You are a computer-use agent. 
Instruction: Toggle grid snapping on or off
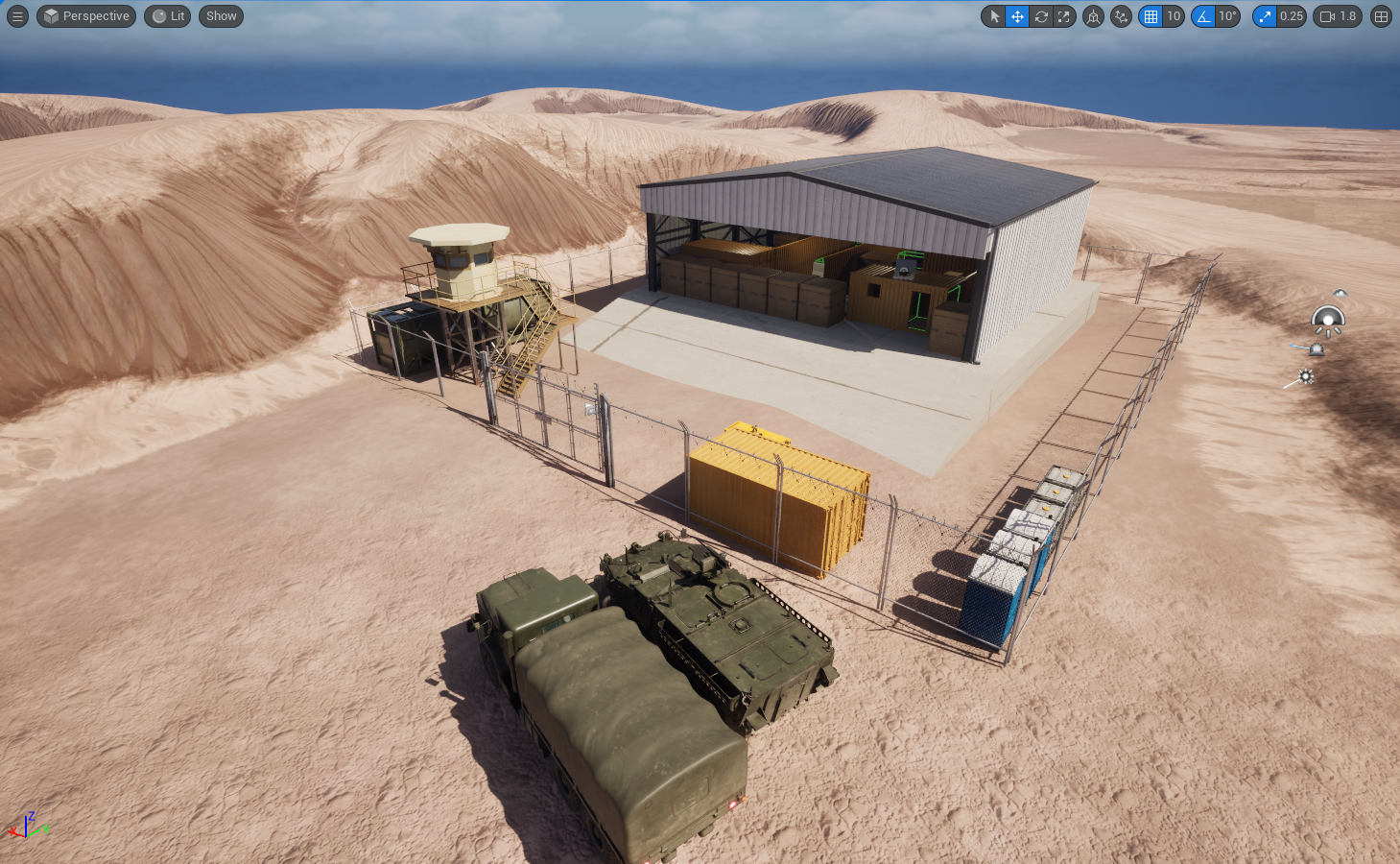tap(1151, 16)
